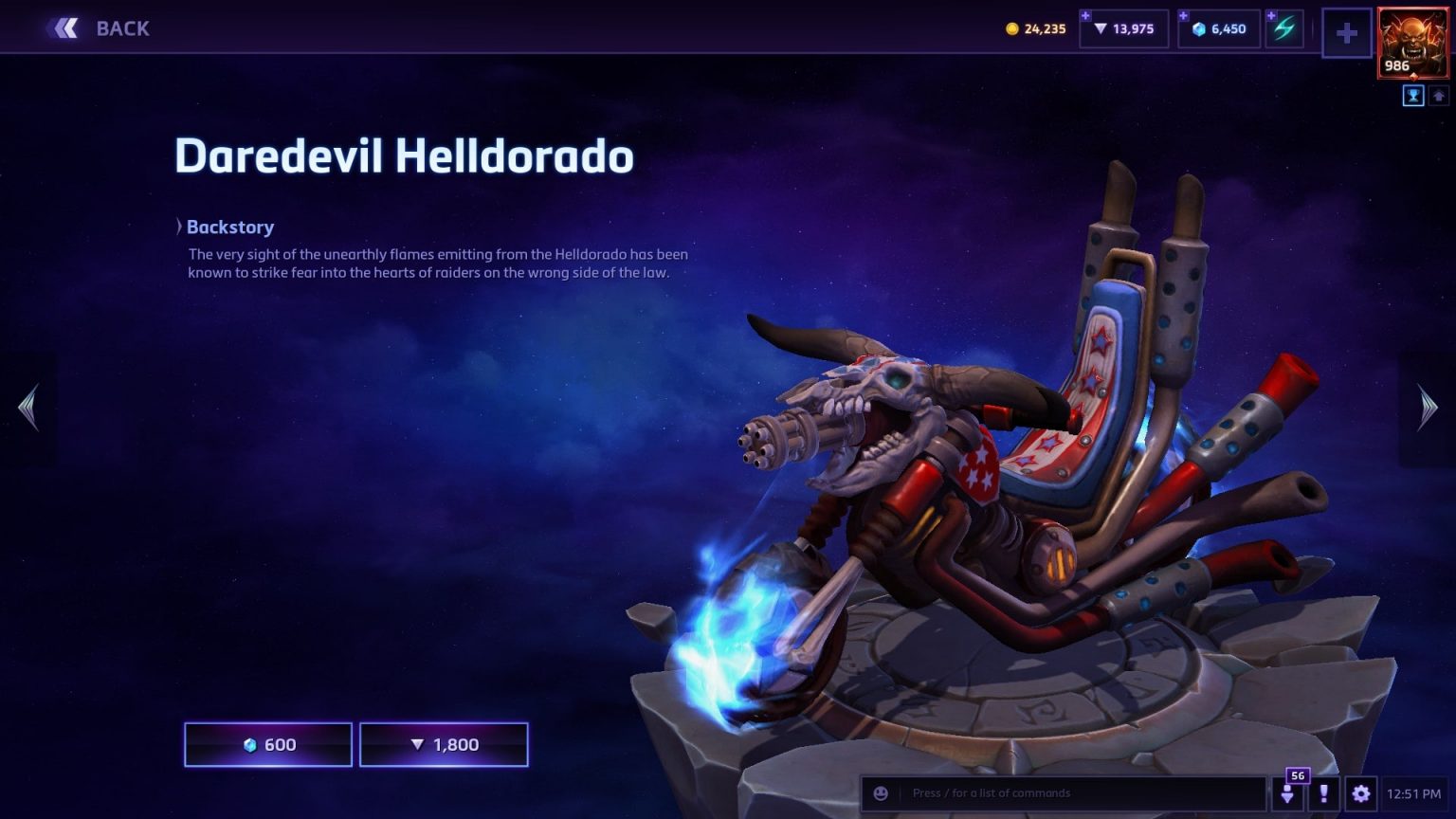Select the emoji picker in the chat bar
1456x819 pixels.
pos(883,793)
